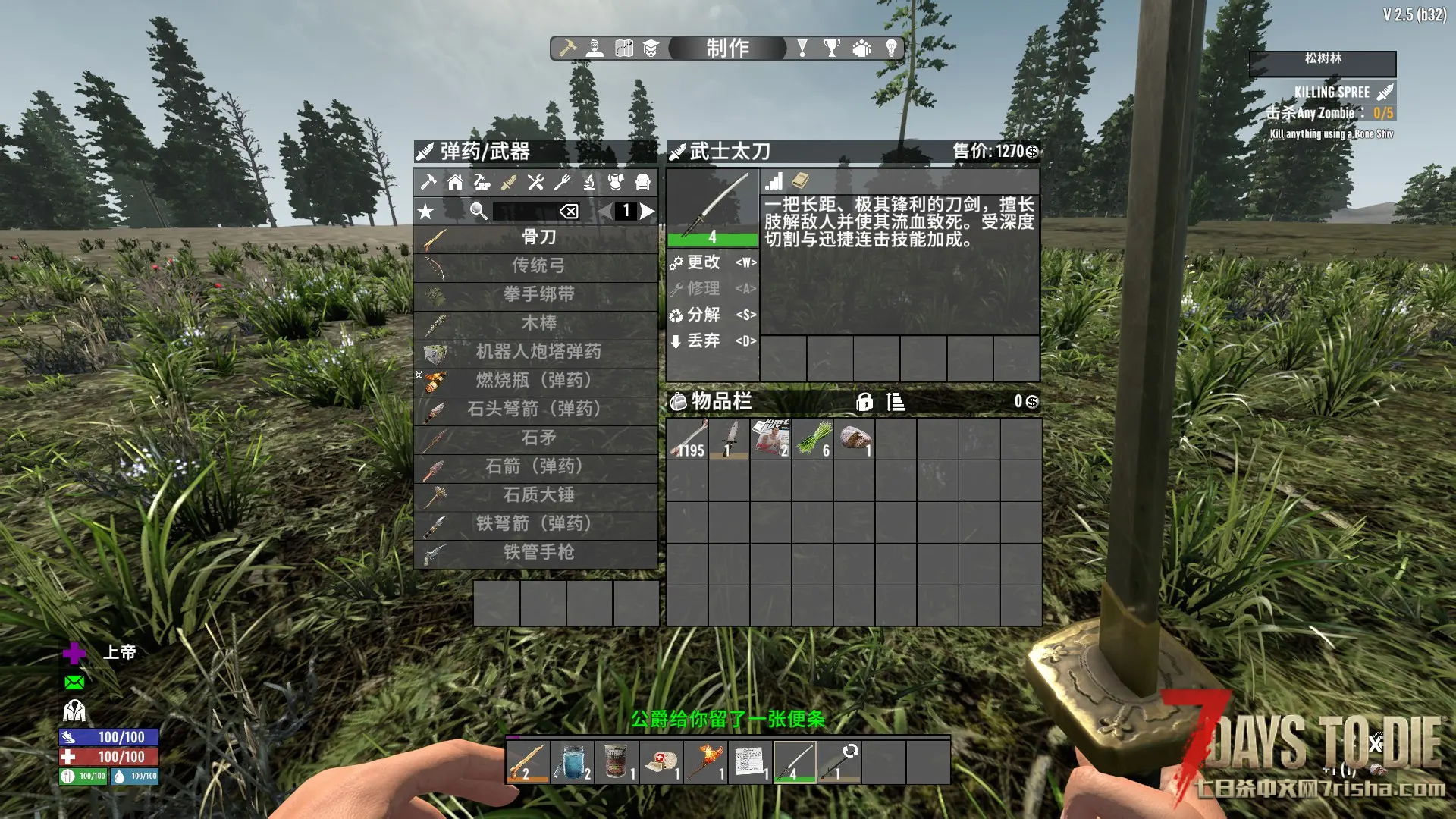This screenshot has width=1456, height=819.
Task: Sort the inventory with the sort icon
Action: coord(896,402)
